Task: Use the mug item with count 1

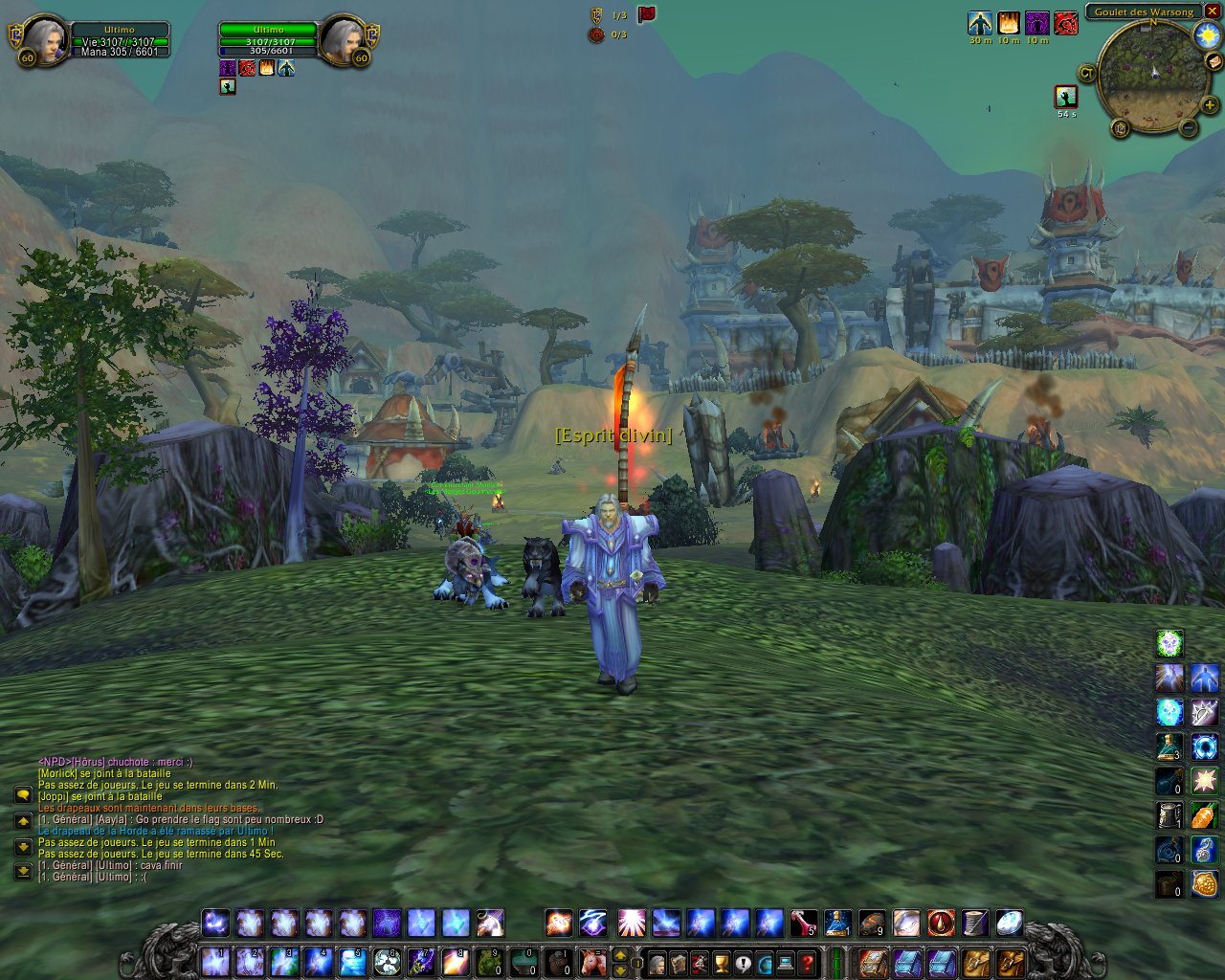Action: coord(1169,815)
